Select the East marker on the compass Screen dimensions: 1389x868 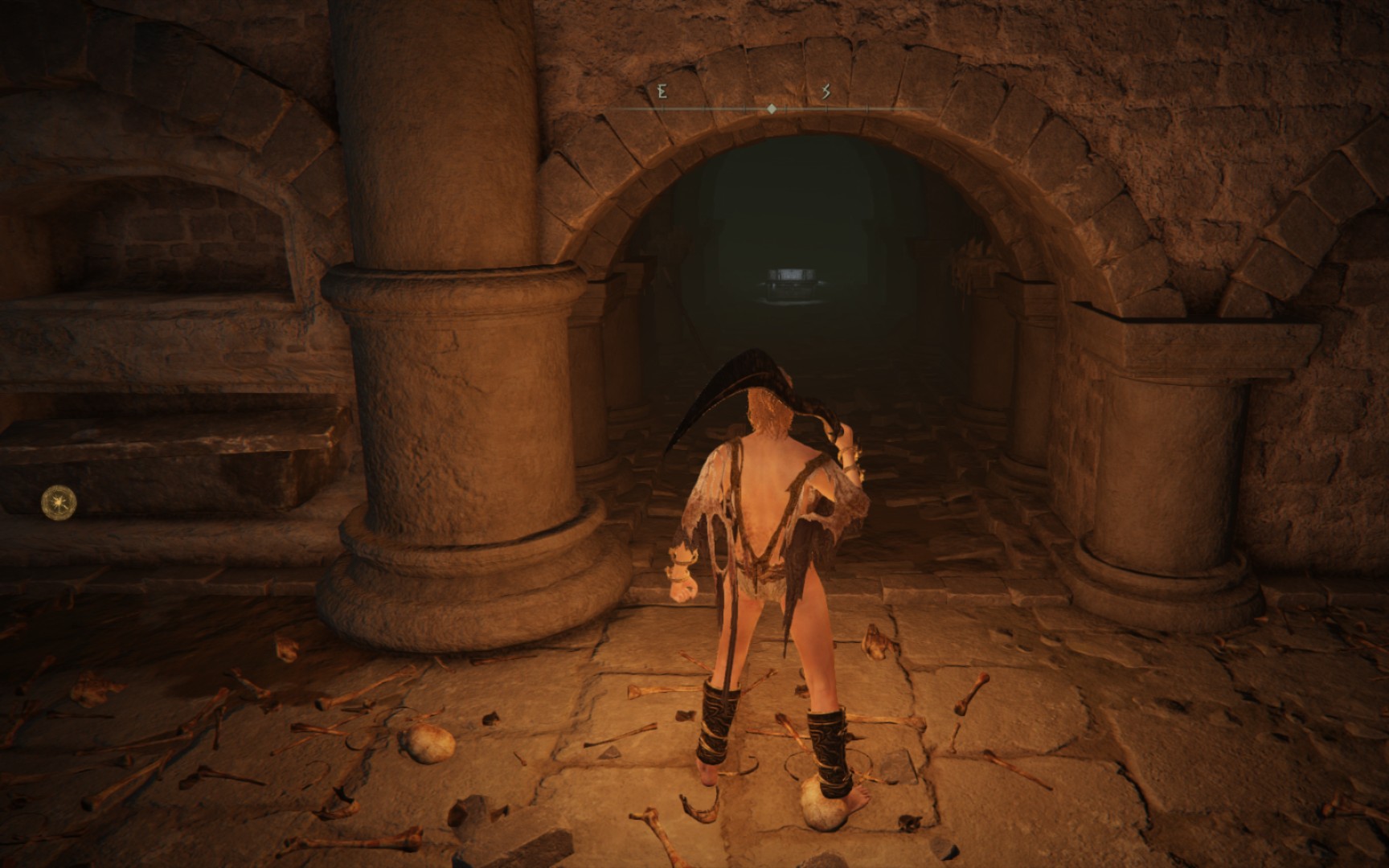(662, 92)
